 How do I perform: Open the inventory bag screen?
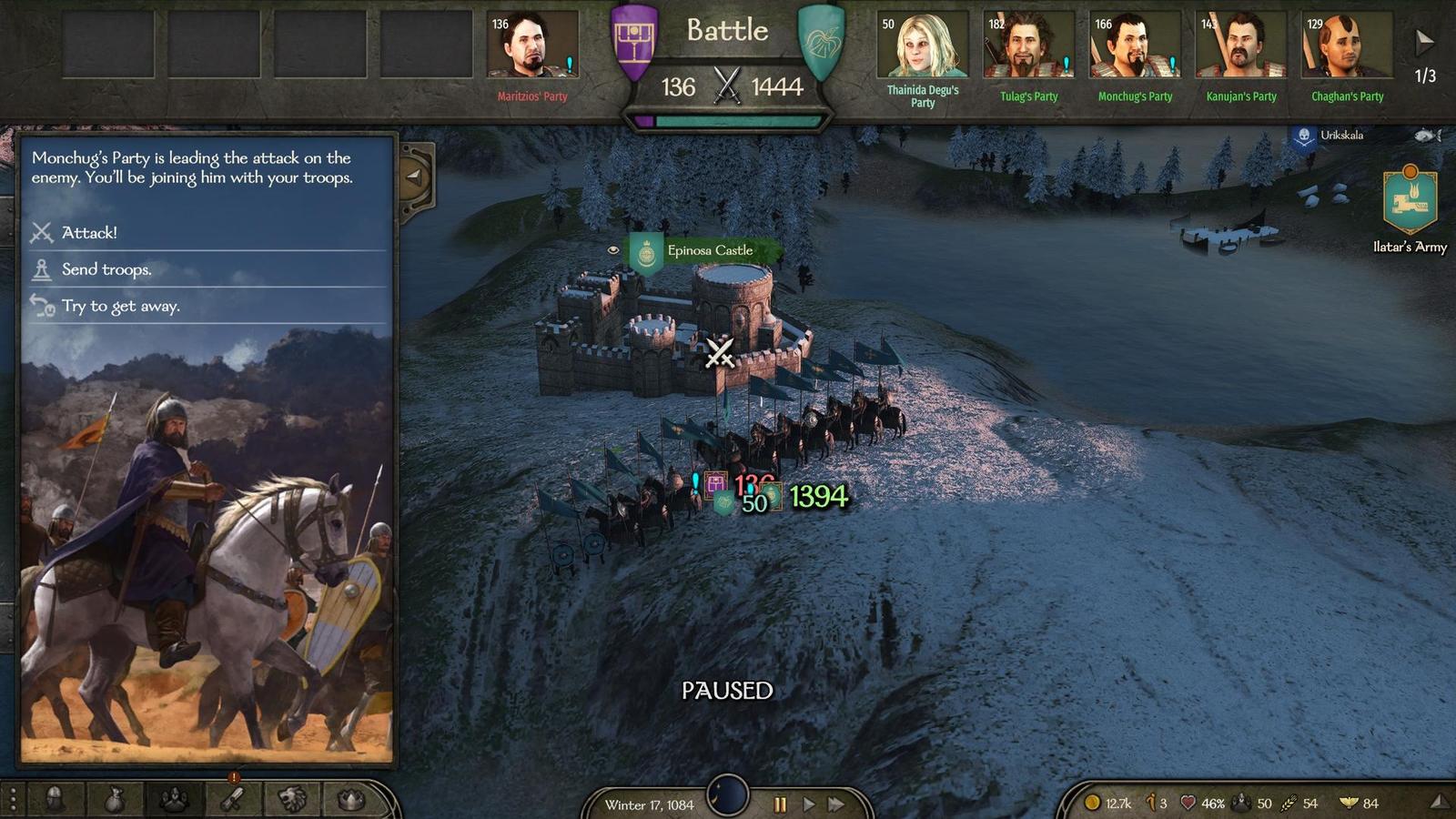point(114,800)
